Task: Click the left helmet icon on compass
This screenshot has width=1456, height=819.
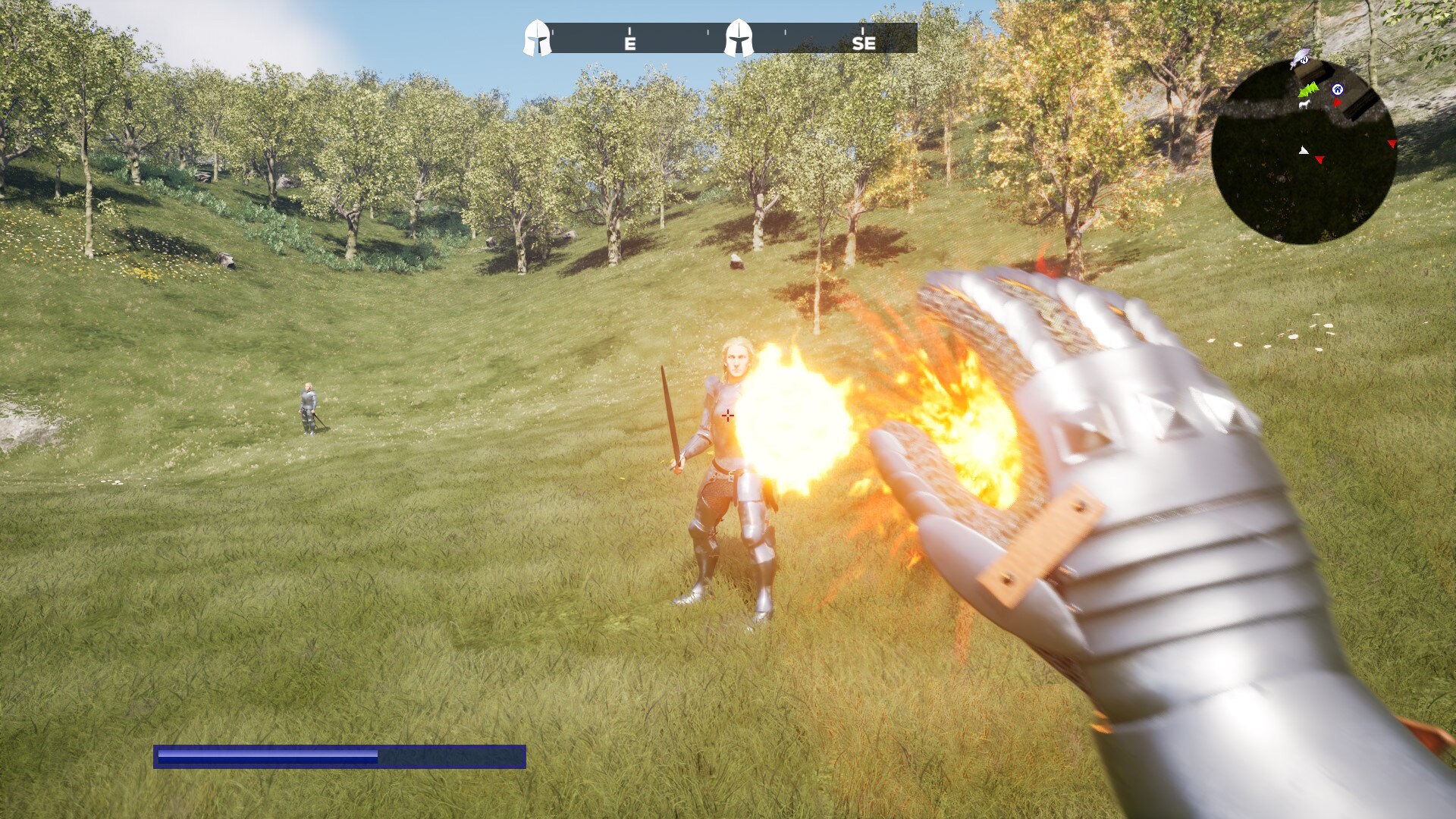Action: pos(538,39)
